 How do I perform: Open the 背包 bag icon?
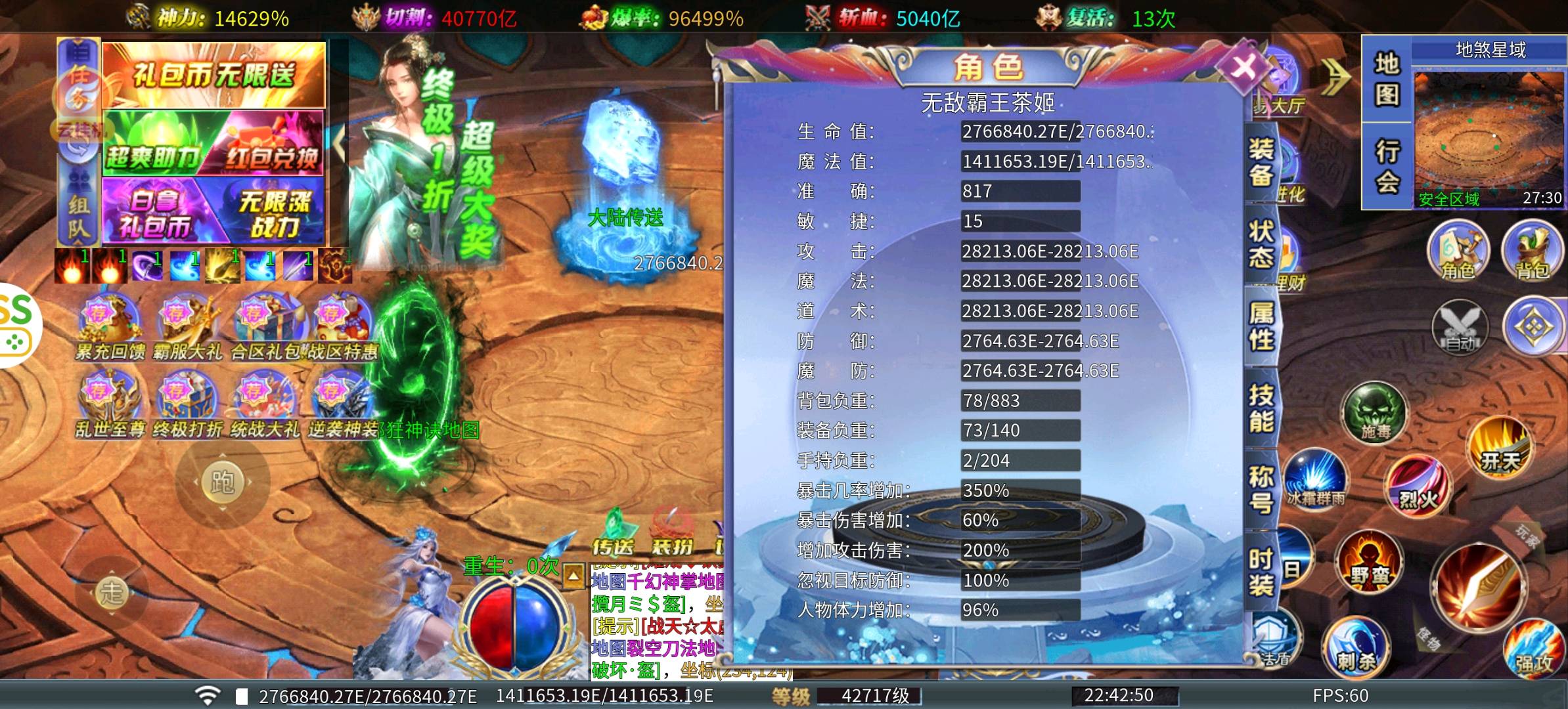coord(1531,251)
